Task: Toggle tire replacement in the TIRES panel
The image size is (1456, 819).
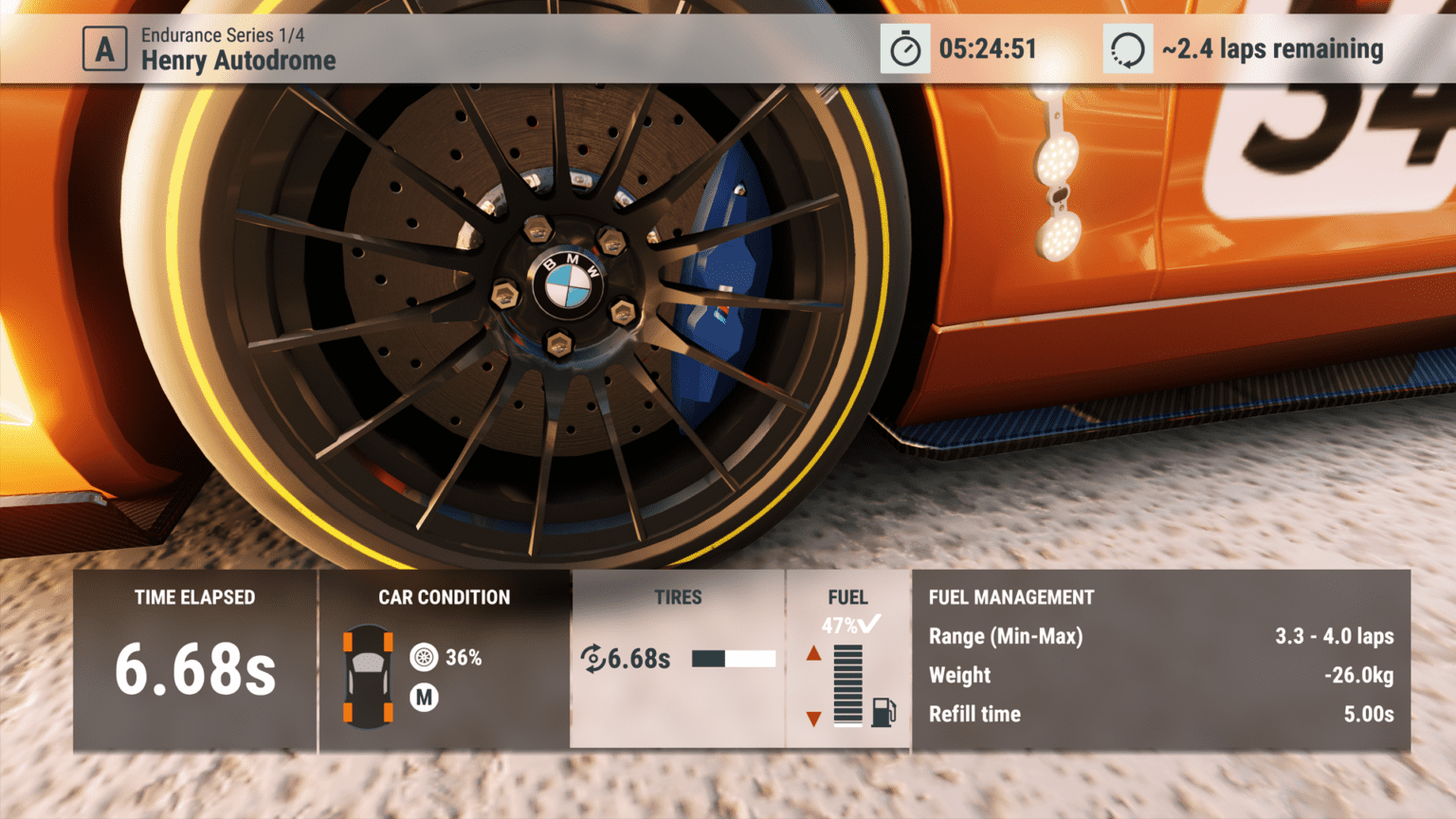Action: tap(679, 597)
